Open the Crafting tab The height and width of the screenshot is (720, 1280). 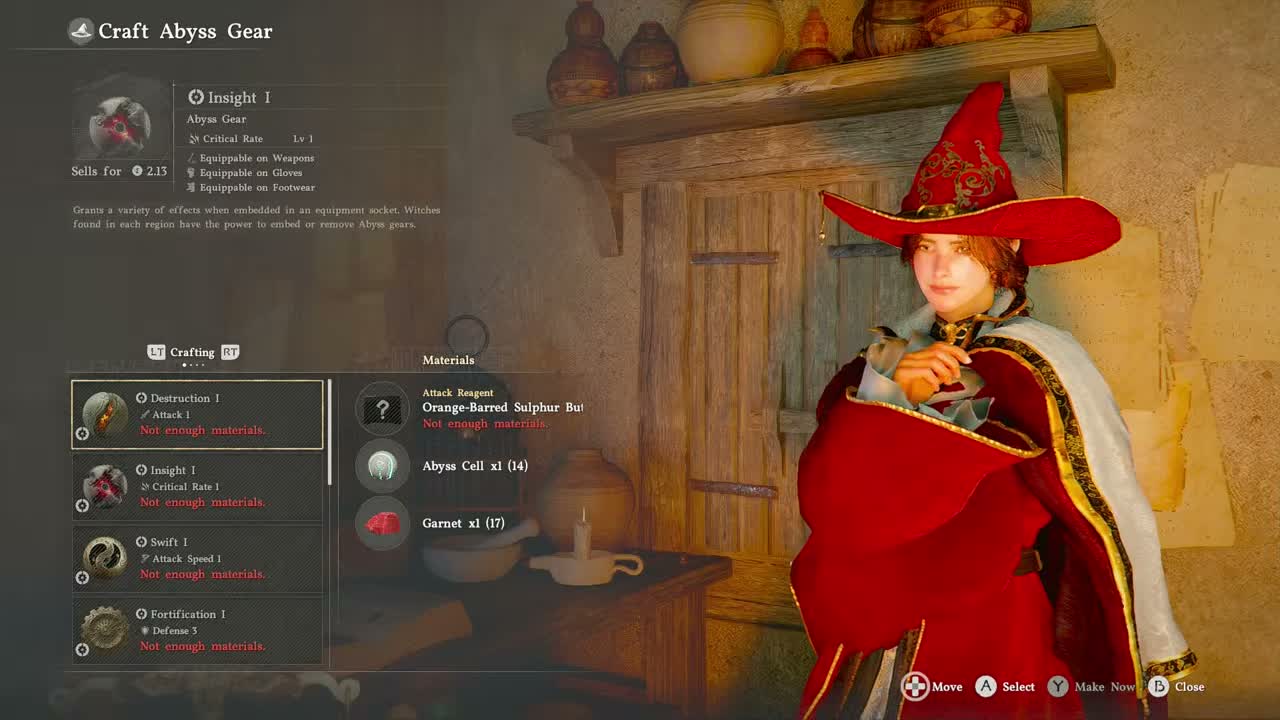192,352
